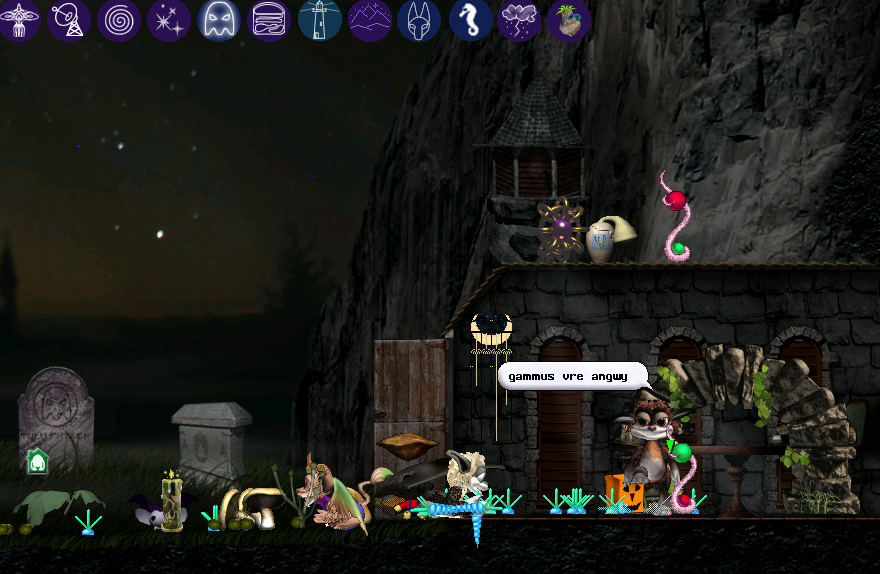Open the squid creature location icon
The height and width of the screenshot is (574, 880).
19,19
